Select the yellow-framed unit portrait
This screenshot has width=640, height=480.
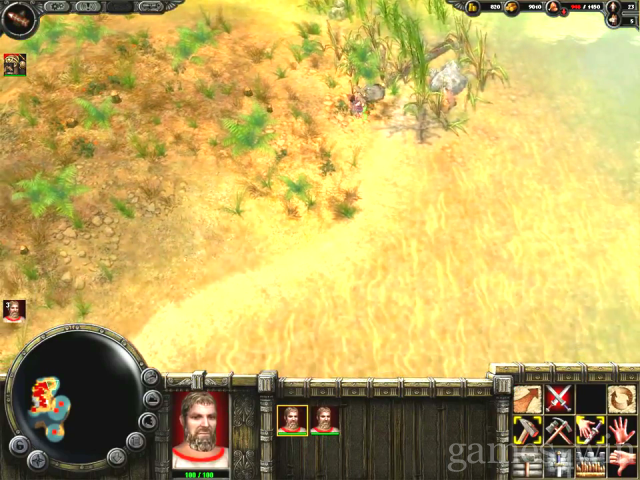(291, 419)
